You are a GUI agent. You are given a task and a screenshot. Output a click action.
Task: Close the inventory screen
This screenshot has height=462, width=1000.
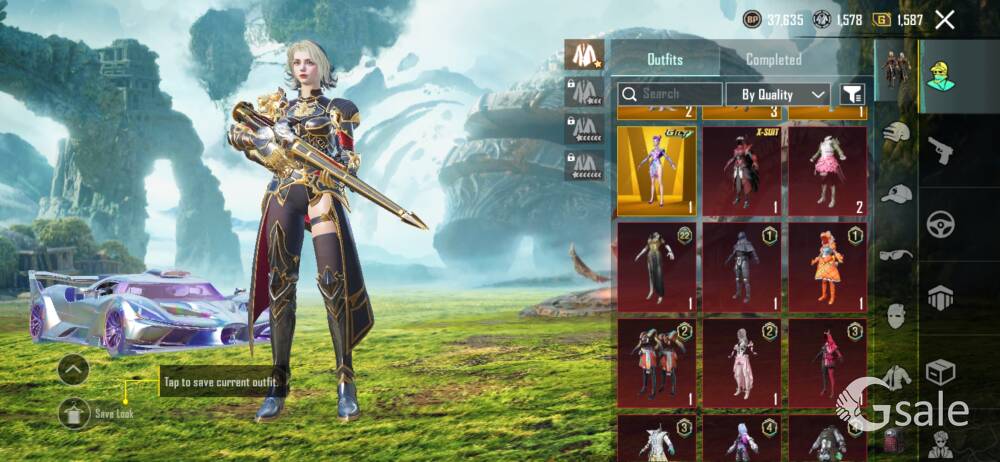944,19
